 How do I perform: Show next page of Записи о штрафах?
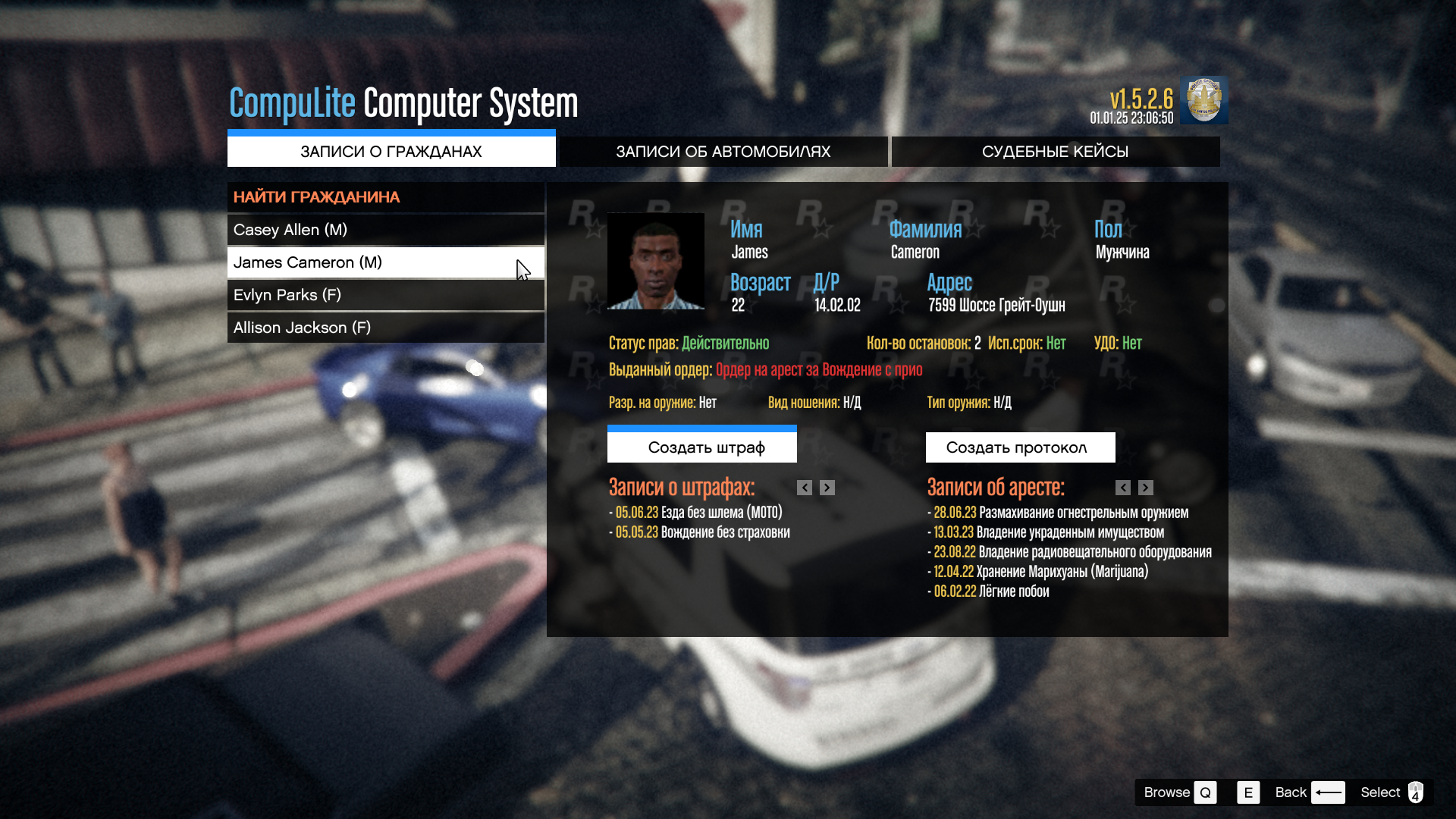point(827,488)
